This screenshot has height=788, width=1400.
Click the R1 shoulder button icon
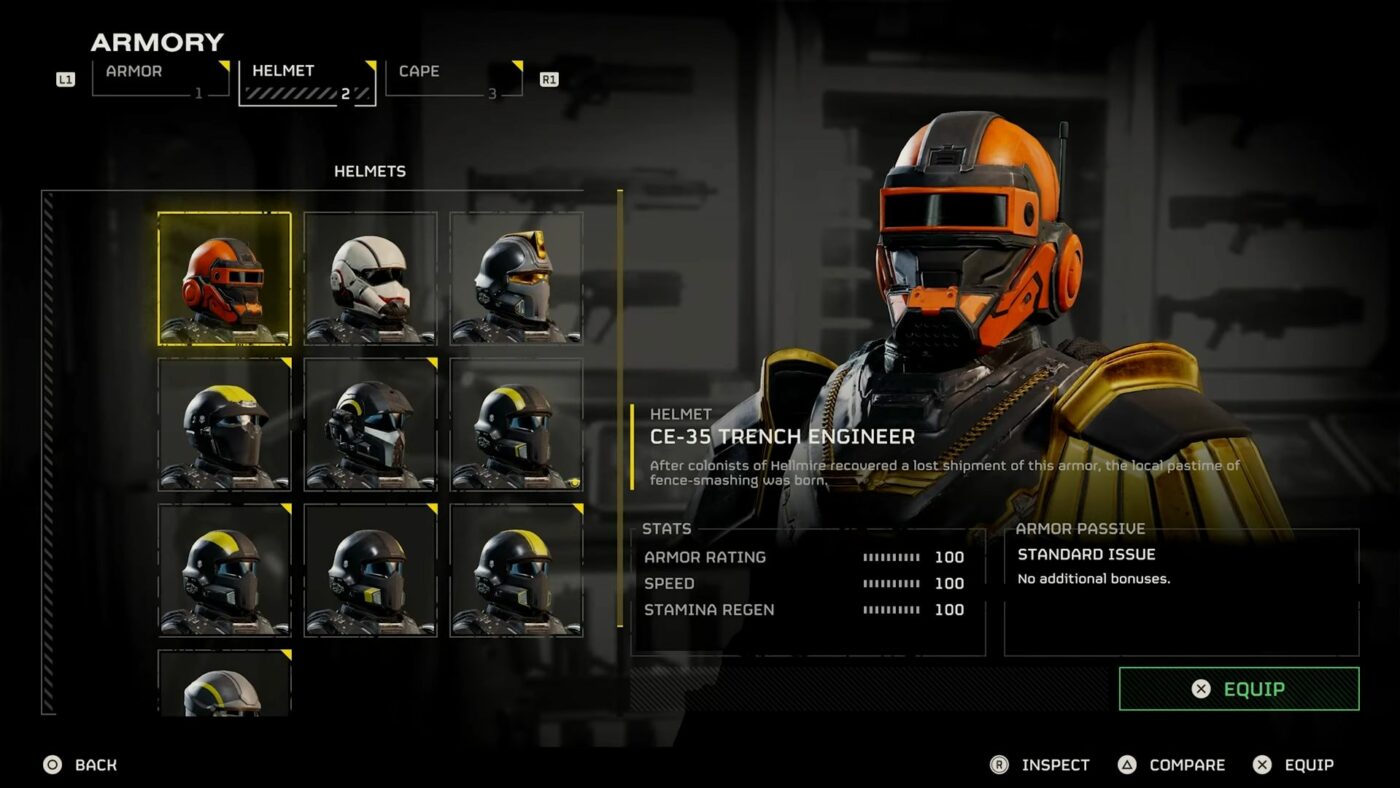click(548, 78)
